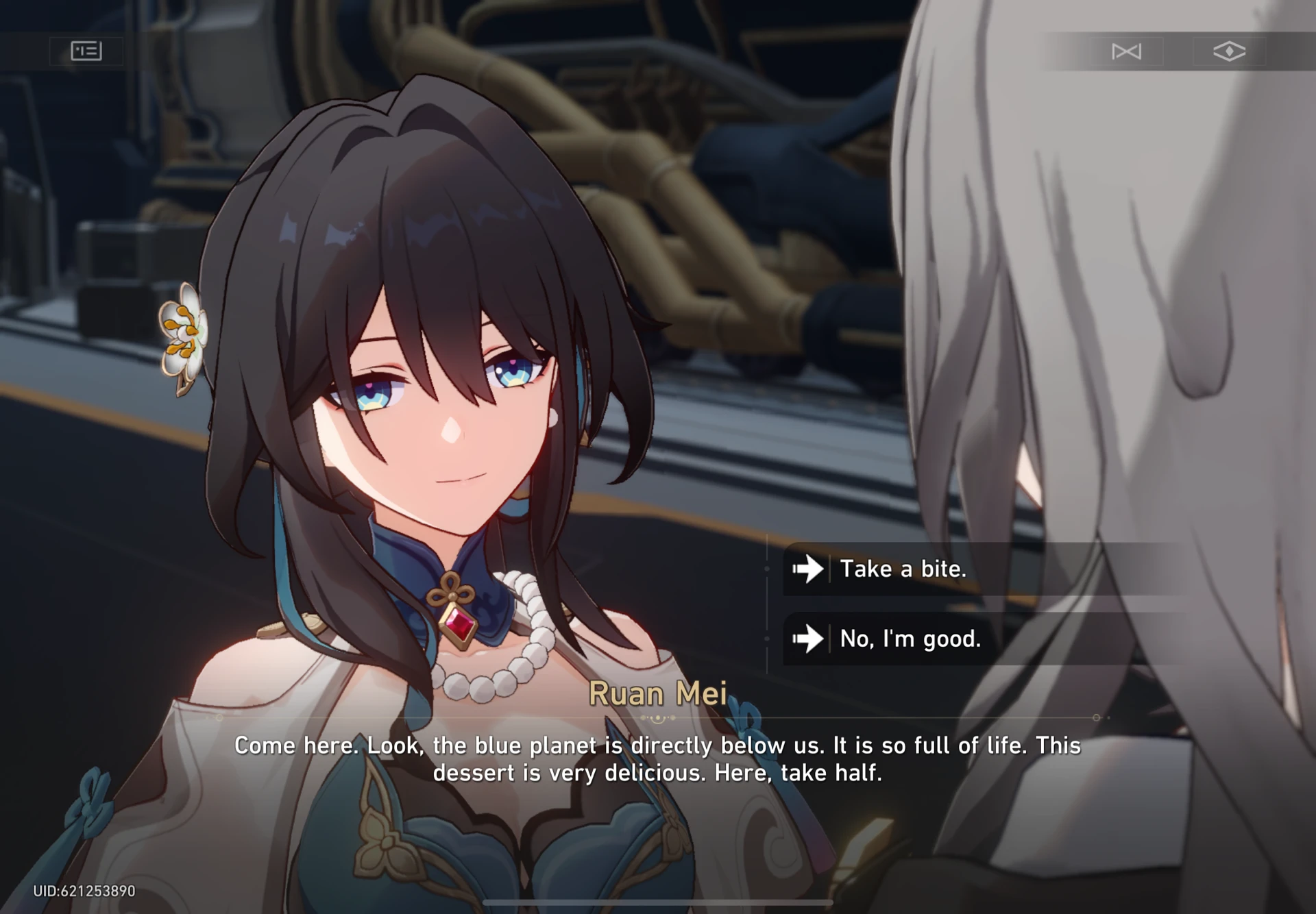Click the speaker name 'Ruan Mei'
Viewport: 1316px width, 914px height.
coord(659,693)
